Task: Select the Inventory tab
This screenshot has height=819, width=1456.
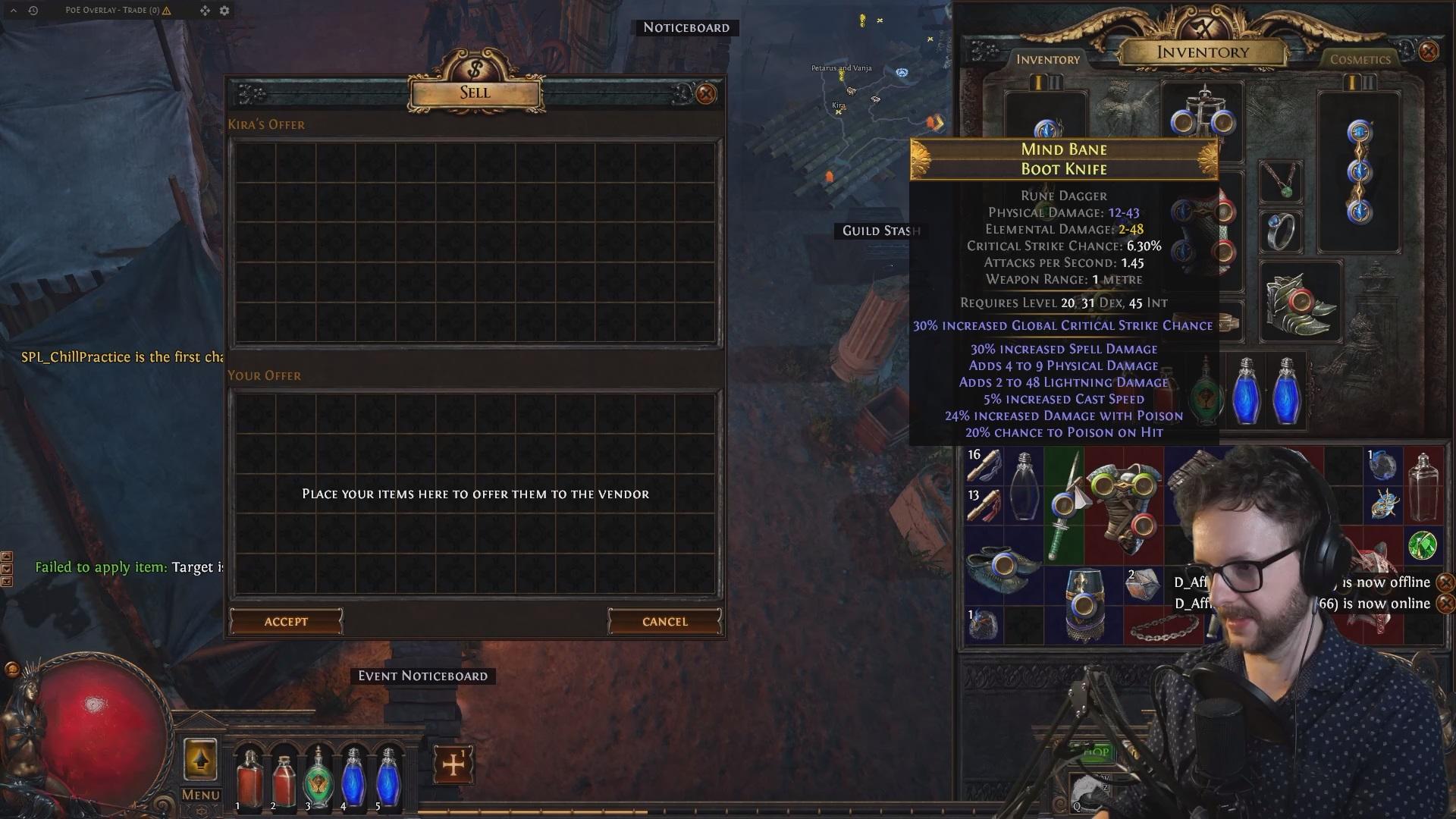Action: [1047, 59]
